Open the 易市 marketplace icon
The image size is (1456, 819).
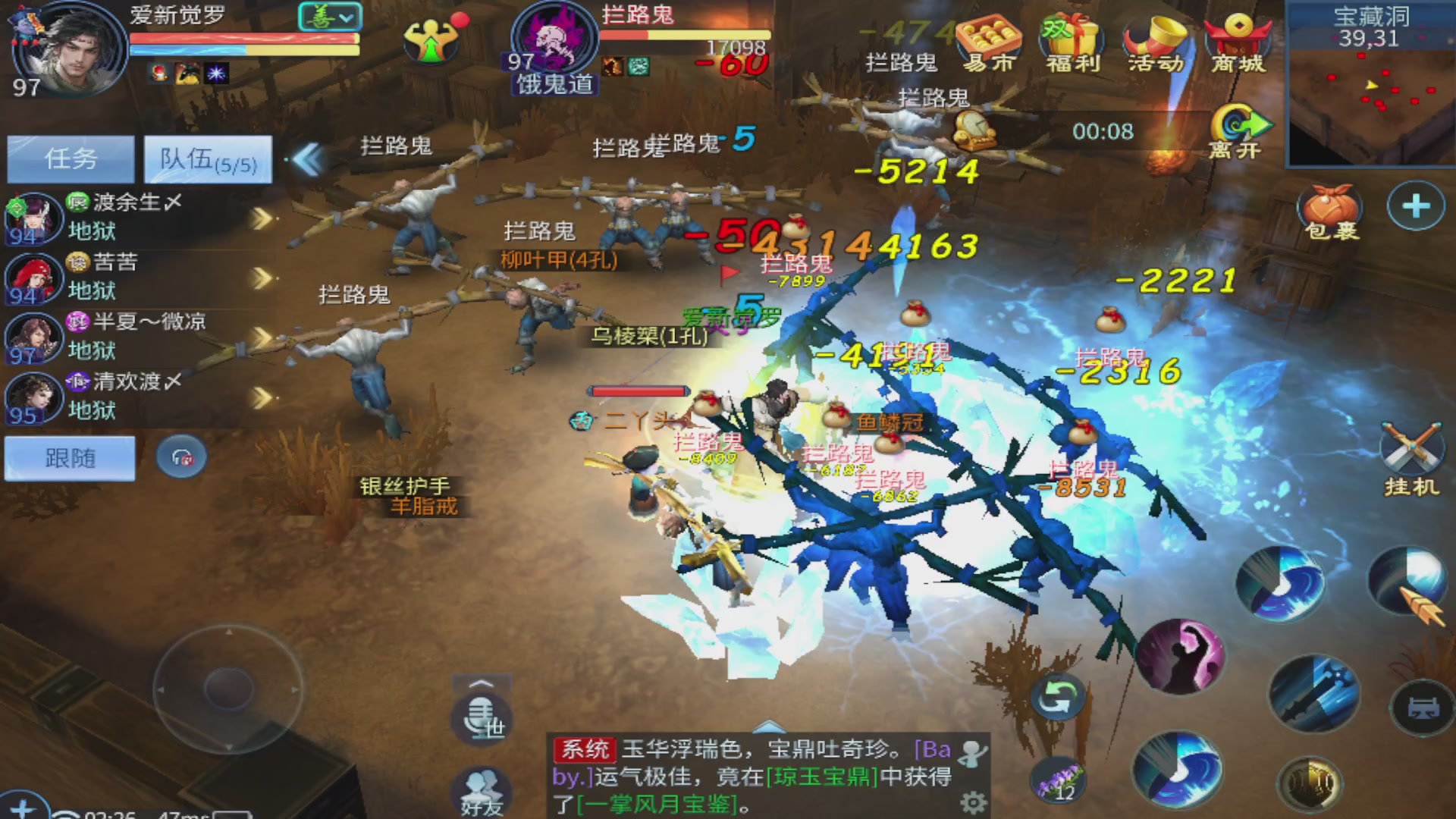[x=991, y=38]
